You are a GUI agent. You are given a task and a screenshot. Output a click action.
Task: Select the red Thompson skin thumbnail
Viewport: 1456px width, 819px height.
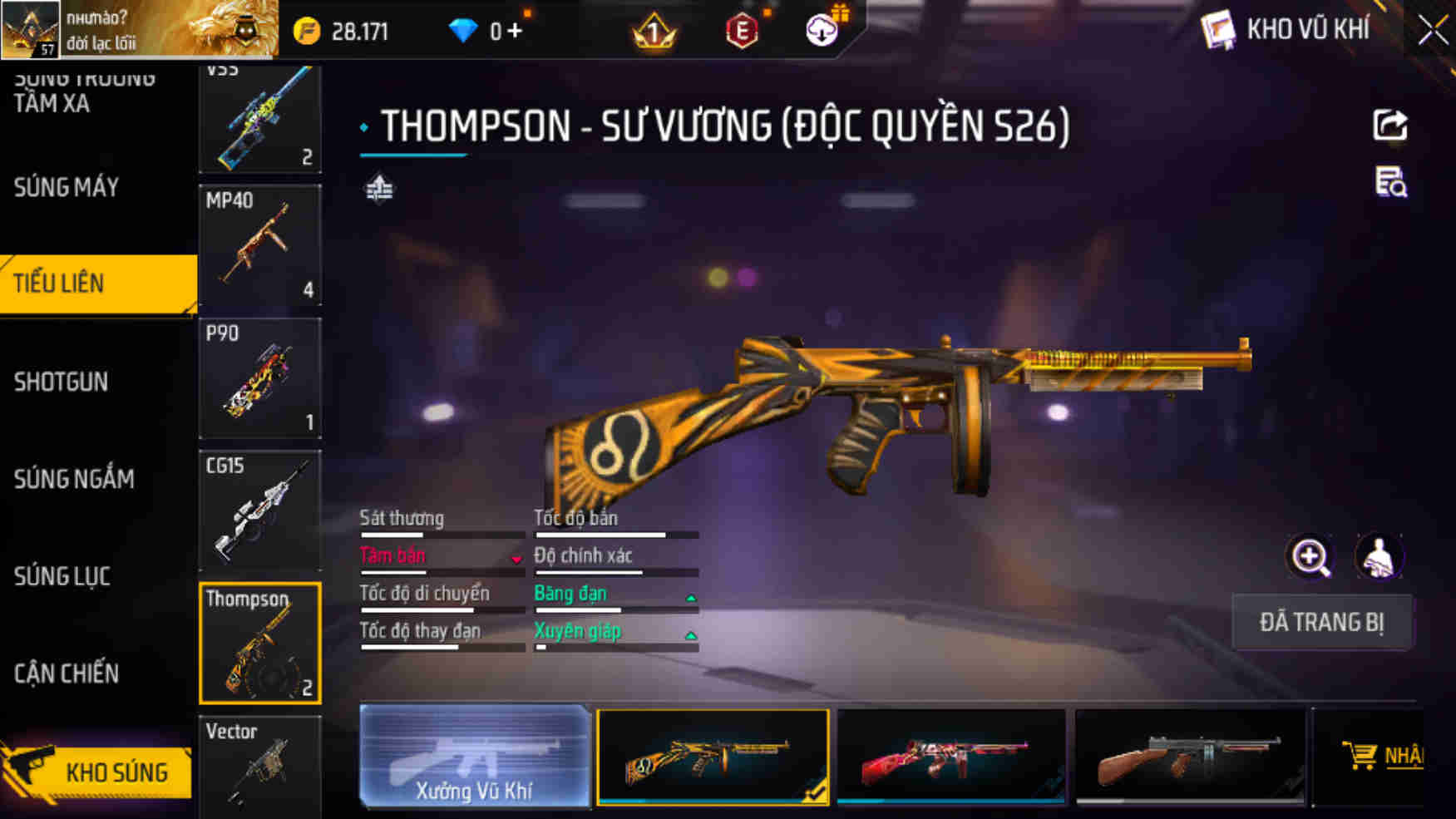[x=950, y=757]
